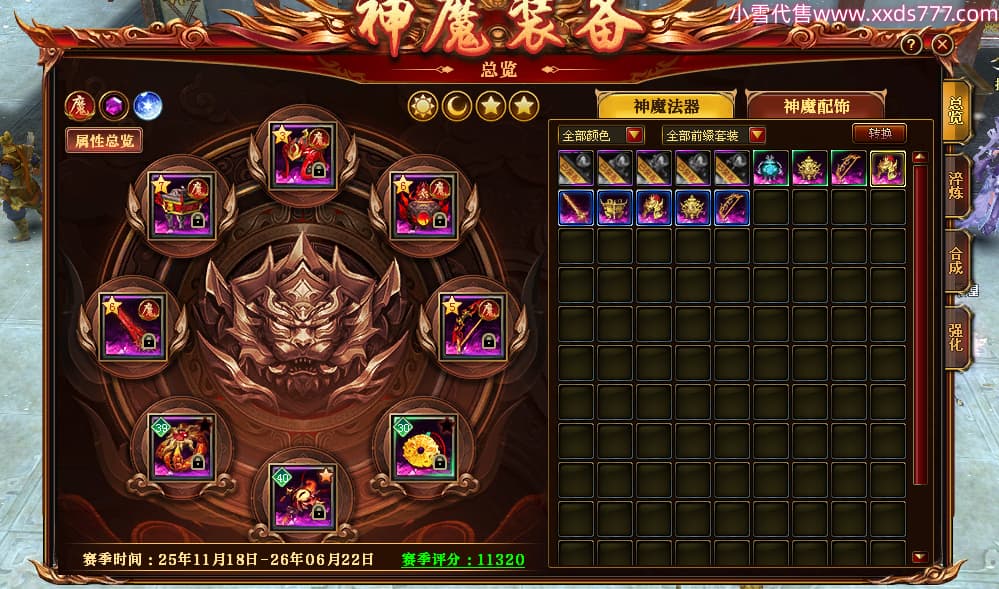Image resolution: width=999 pixels, height=589 pixels.
Task: Click the red 魔 emblem icon
Action: click(79, 105)
